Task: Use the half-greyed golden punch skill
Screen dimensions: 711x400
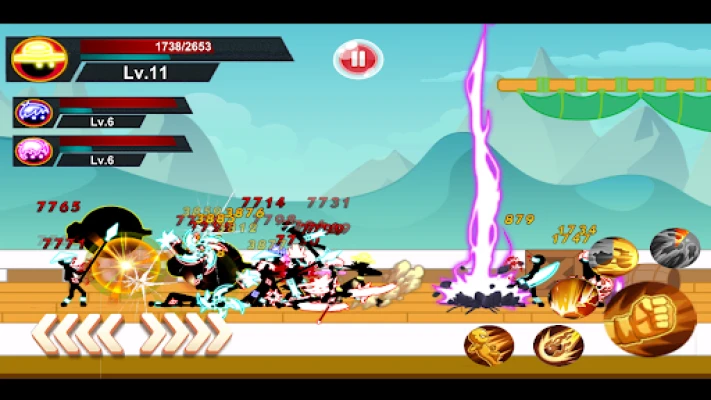Action: (x=612, y=257)
